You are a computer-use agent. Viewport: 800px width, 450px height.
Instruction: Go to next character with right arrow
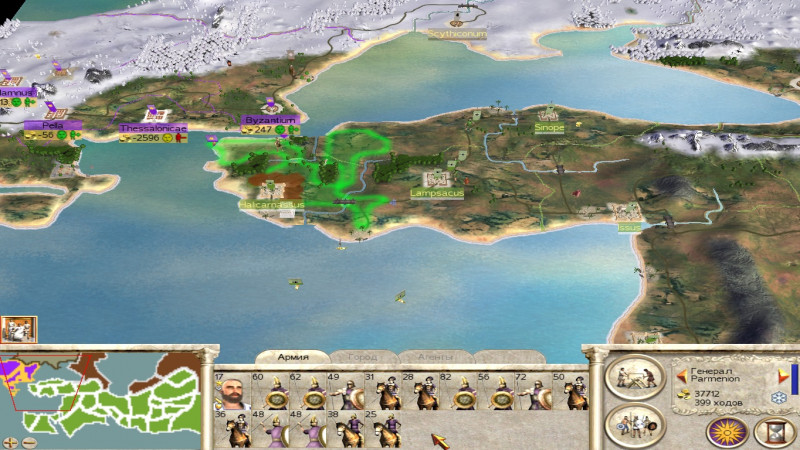point(781,377)
